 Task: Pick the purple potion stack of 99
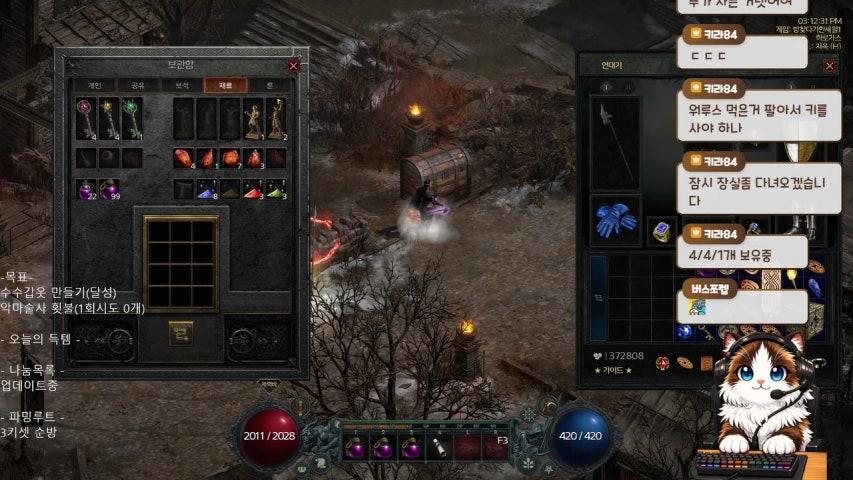(x=108, y=189)
